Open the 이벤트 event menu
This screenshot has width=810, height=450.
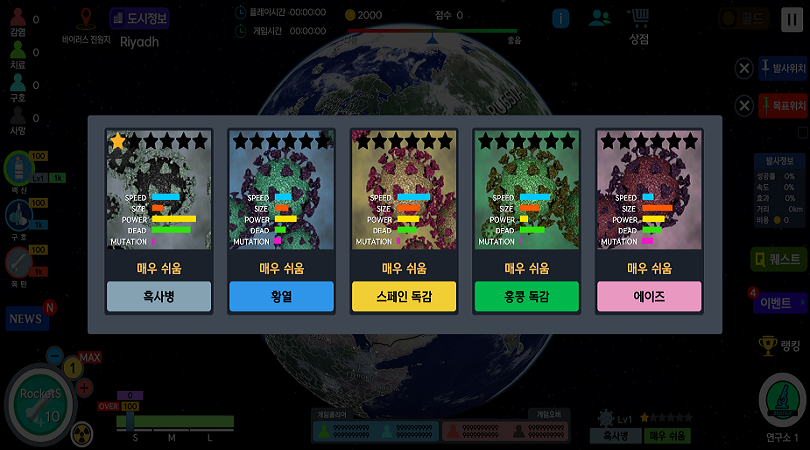(780, 302)
